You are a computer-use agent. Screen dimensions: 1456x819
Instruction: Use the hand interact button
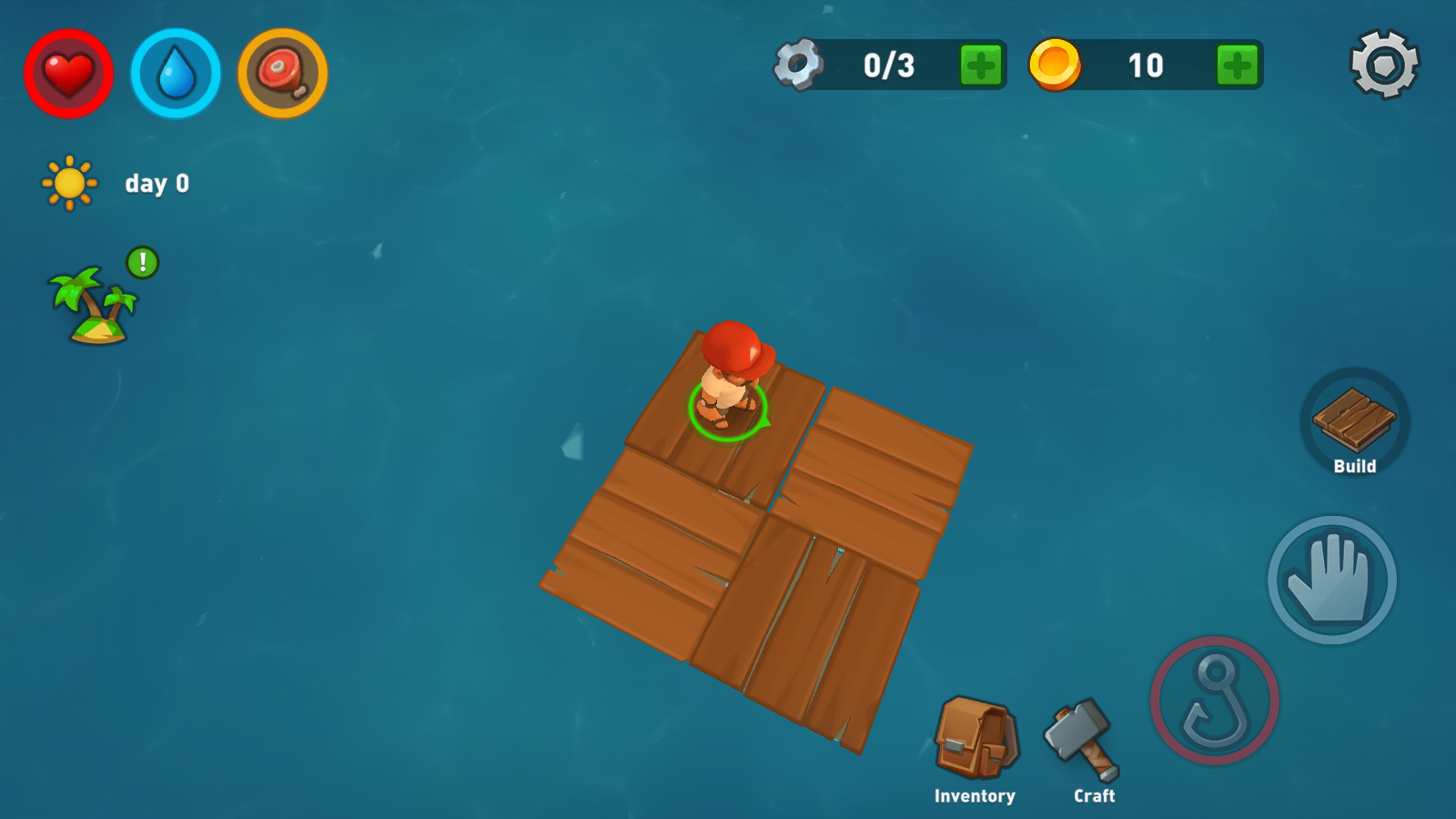(1331, 580)
